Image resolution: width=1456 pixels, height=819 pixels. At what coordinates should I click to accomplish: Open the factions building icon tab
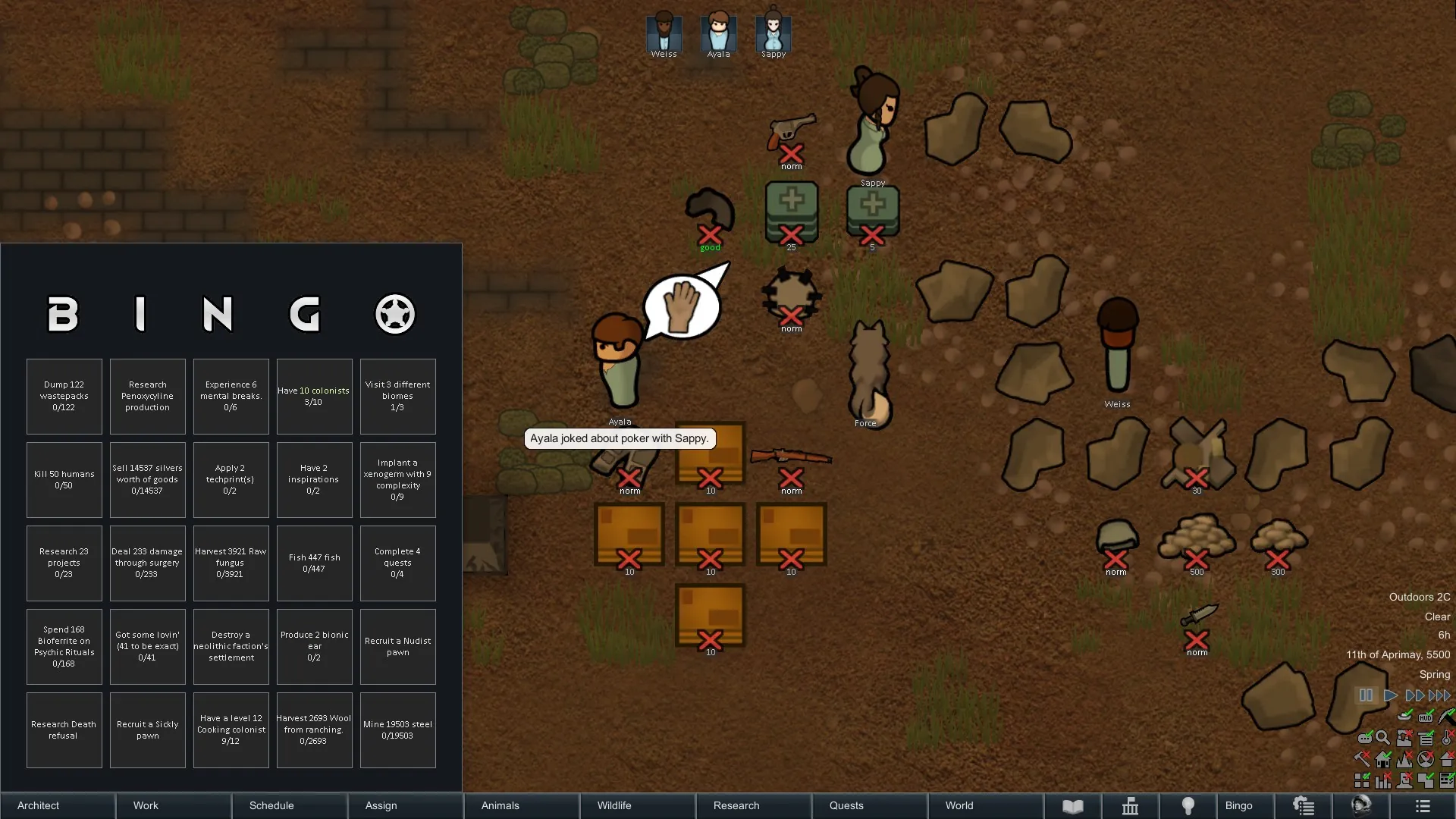coord(1130,805)
